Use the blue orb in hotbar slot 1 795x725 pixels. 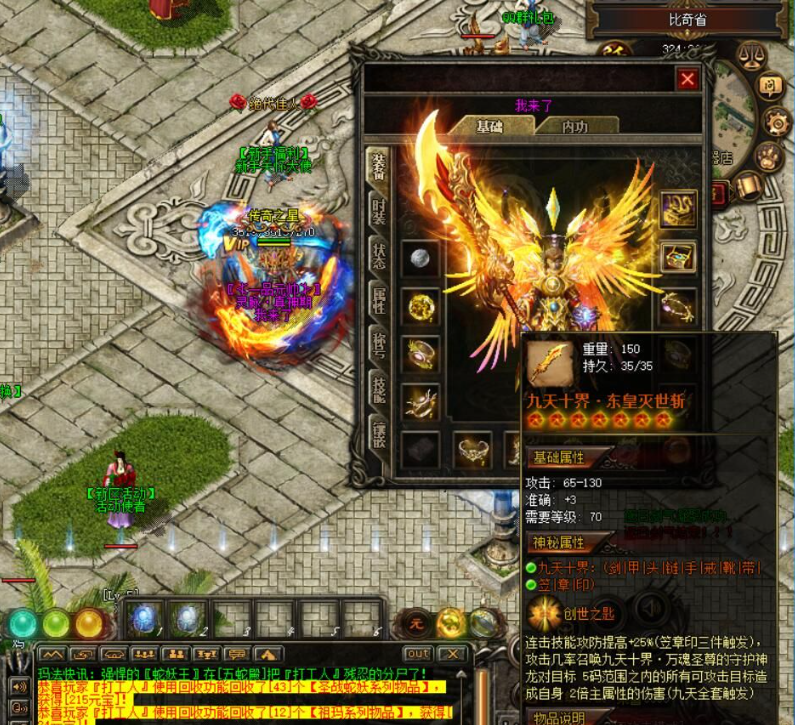coord(141,618)
